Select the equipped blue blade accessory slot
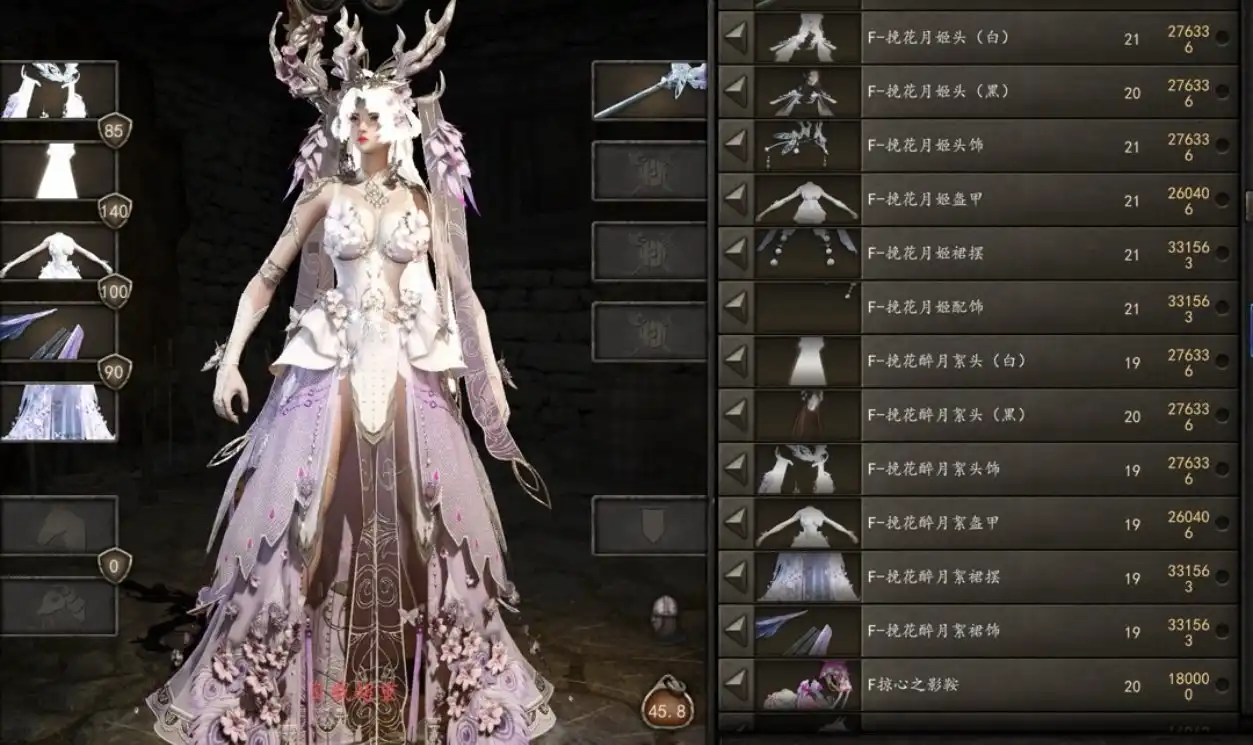Image resolution: width=1253 pixels, height=745 pixels. [58, 332]
